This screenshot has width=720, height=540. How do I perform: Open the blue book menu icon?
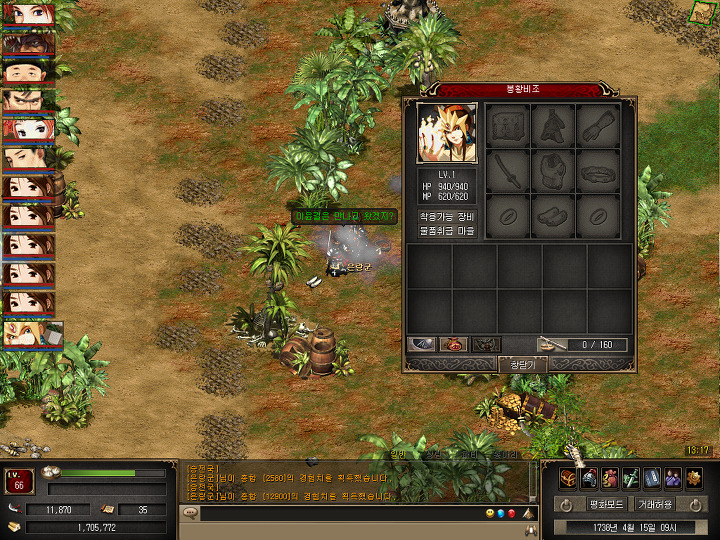(x=652, y=478)
